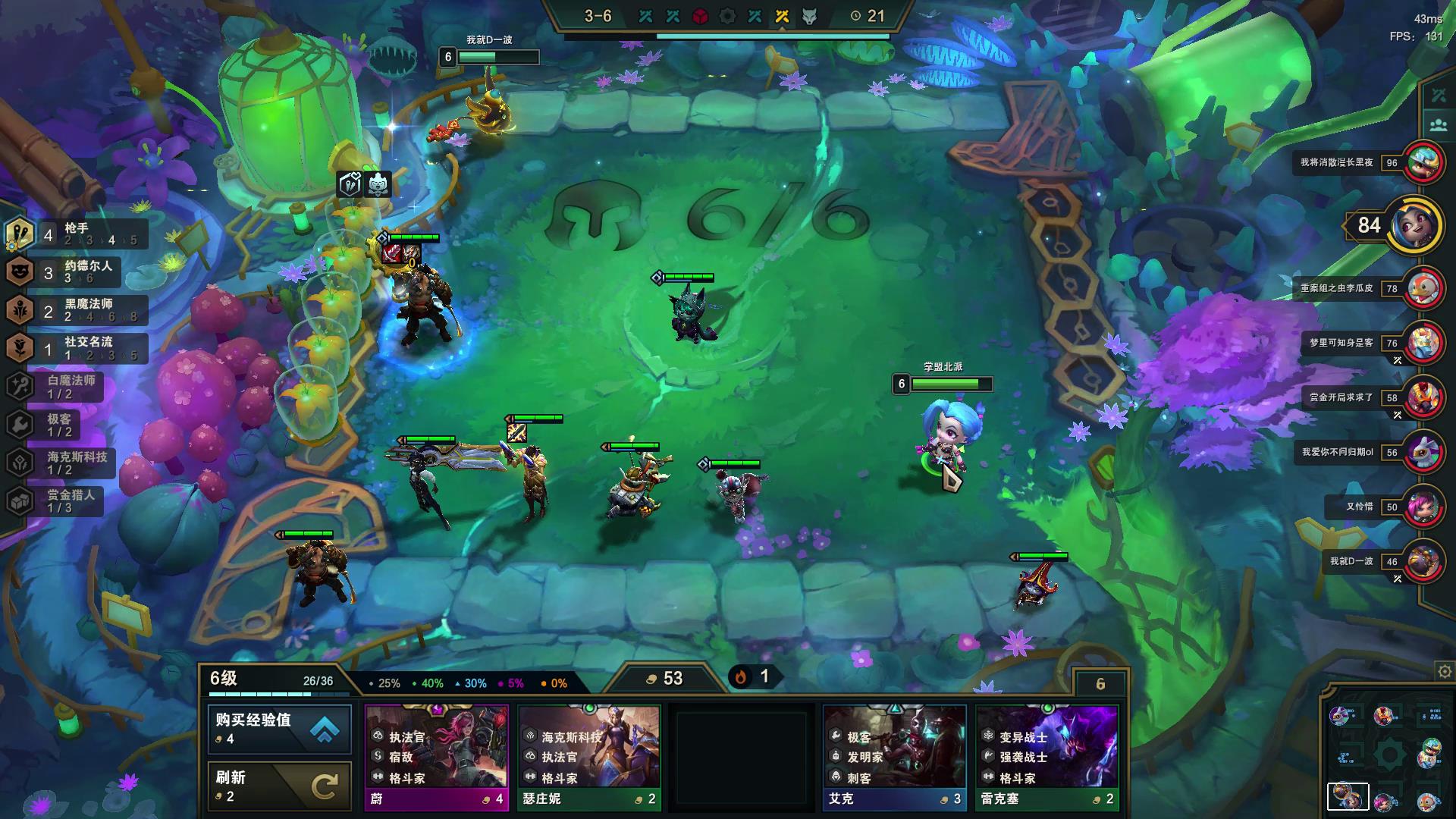The image size is (1456, 819).
Task: Buy 艾克 from the shop
Action: [x=894, y=757]
